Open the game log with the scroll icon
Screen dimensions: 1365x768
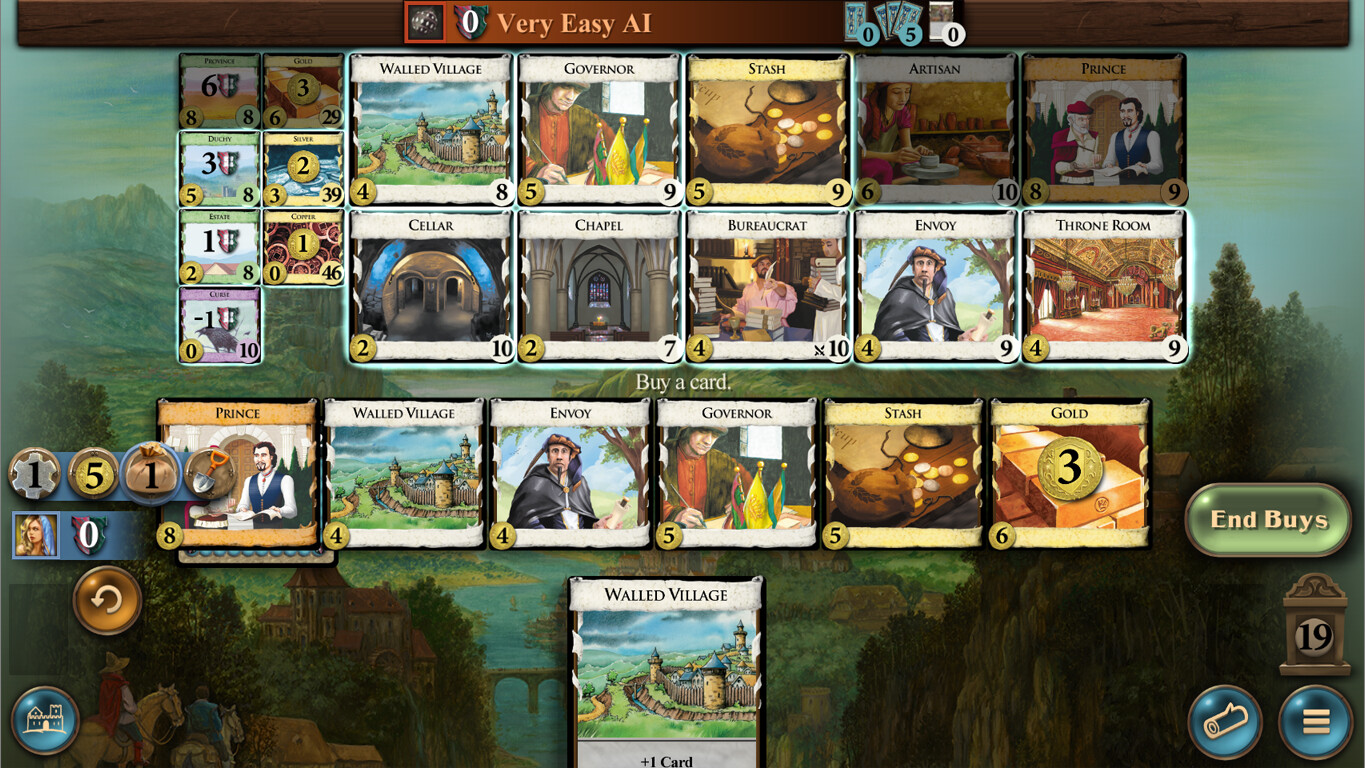pos(1226,722)
